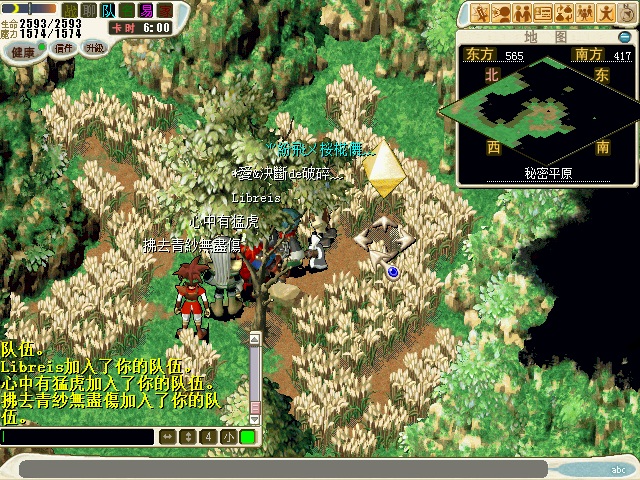Toggle the 战 battle mode button
Viewport: 640px width, 480px height.
pyautogui.click(x=70, y=9)
